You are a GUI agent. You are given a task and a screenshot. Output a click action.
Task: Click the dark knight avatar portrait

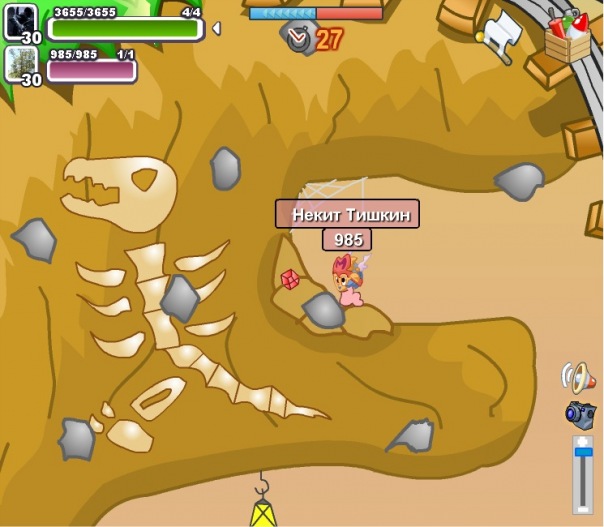tap(20, 20)
